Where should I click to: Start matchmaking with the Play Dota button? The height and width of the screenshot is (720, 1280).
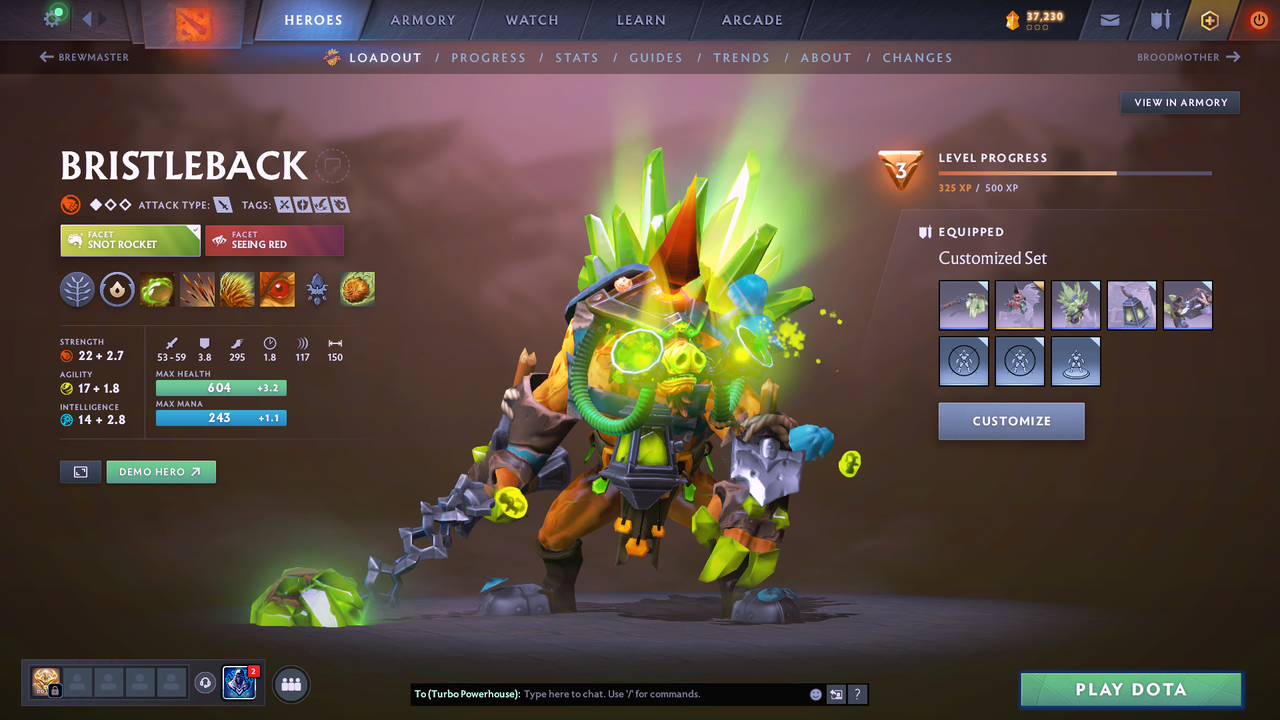click(1130, 689)
